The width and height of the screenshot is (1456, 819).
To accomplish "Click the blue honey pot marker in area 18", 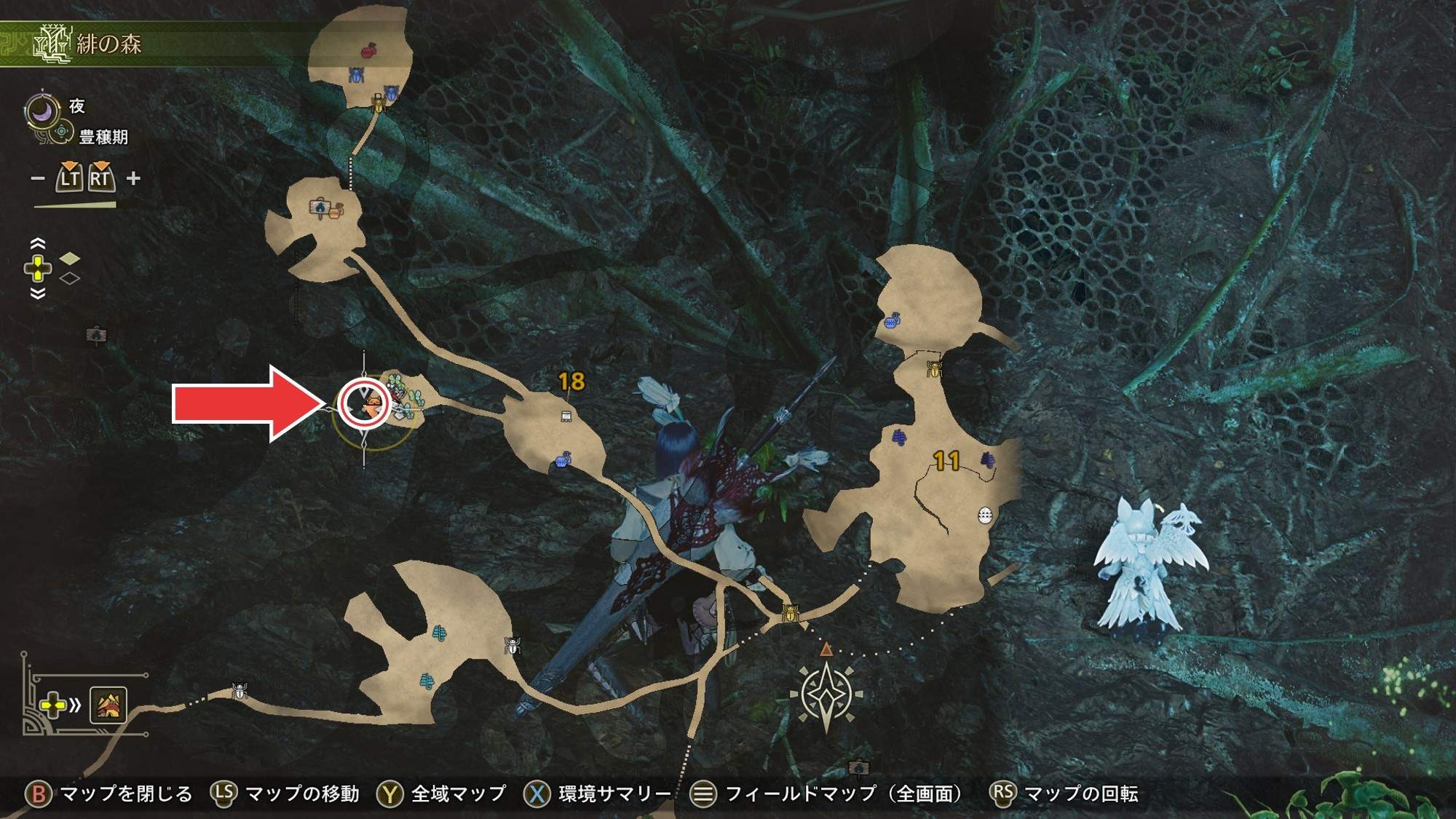I will [563, 460].
